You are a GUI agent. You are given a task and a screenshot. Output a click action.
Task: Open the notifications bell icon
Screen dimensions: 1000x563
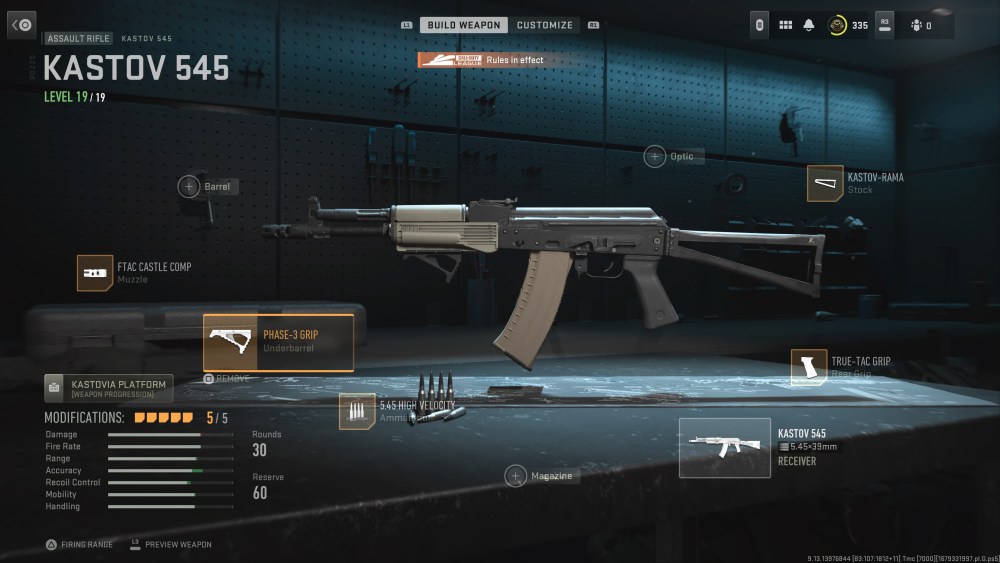tap(809, 25)
